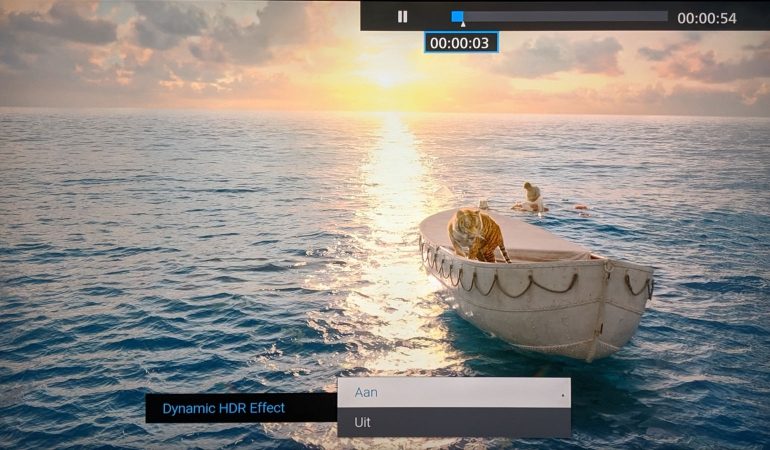The width and height of the screenshot is (770, 450).
Task: Select the Dynamic HDR Effect setting
Action: [224, 408]
